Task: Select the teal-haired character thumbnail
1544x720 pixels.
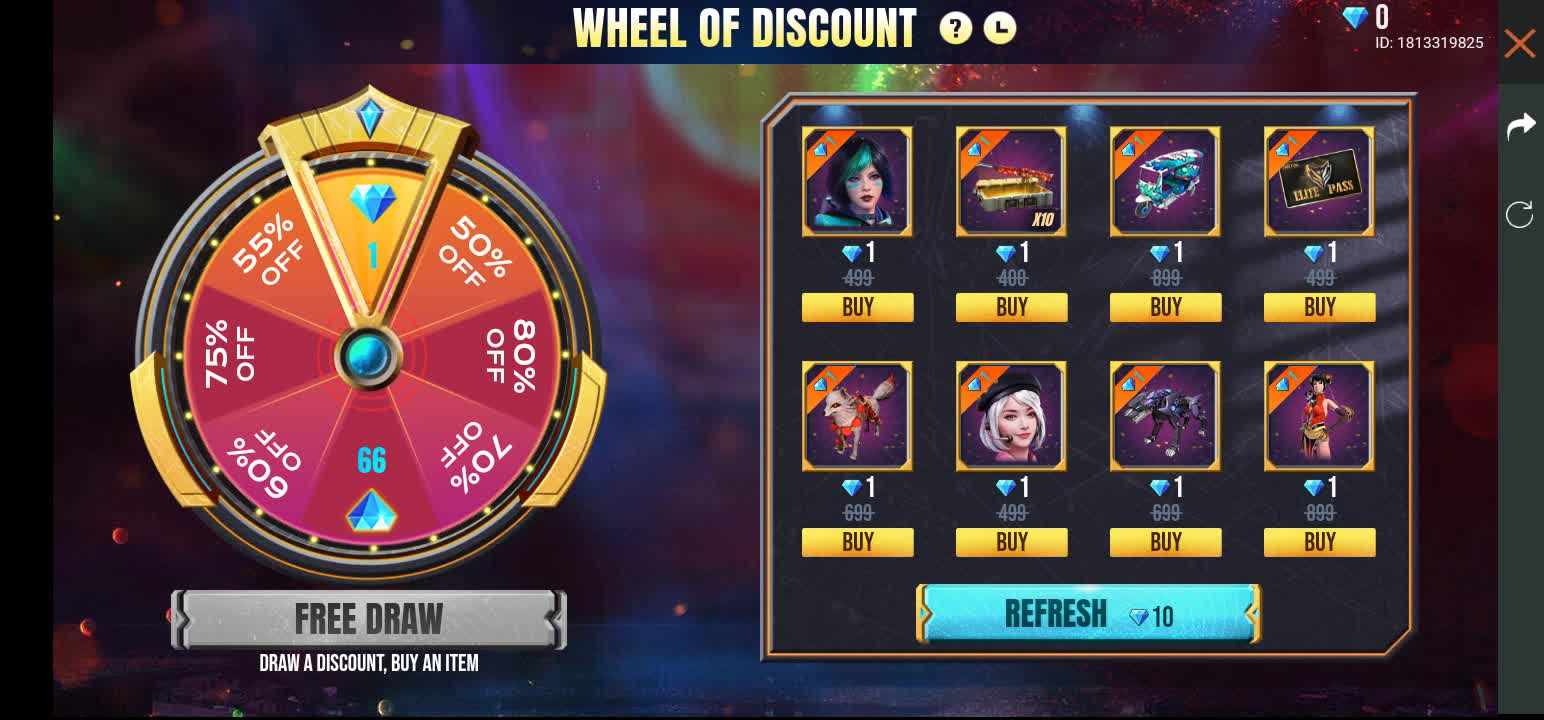Action: [x=857, y=182]
